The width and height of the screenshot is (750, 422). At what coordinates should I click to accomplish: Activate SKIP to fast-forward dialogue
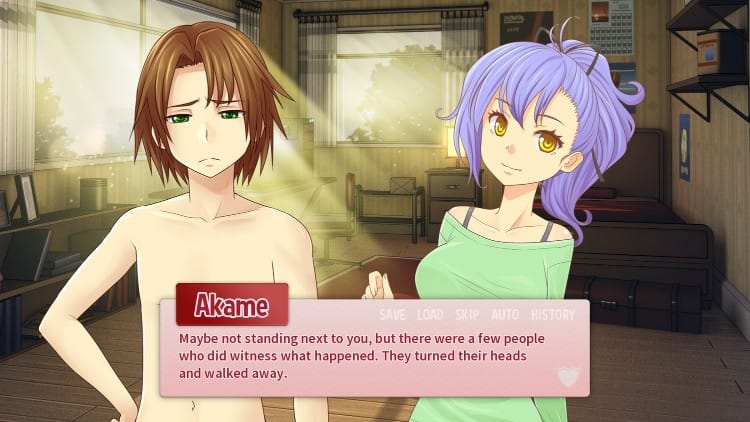coord(467,314)
